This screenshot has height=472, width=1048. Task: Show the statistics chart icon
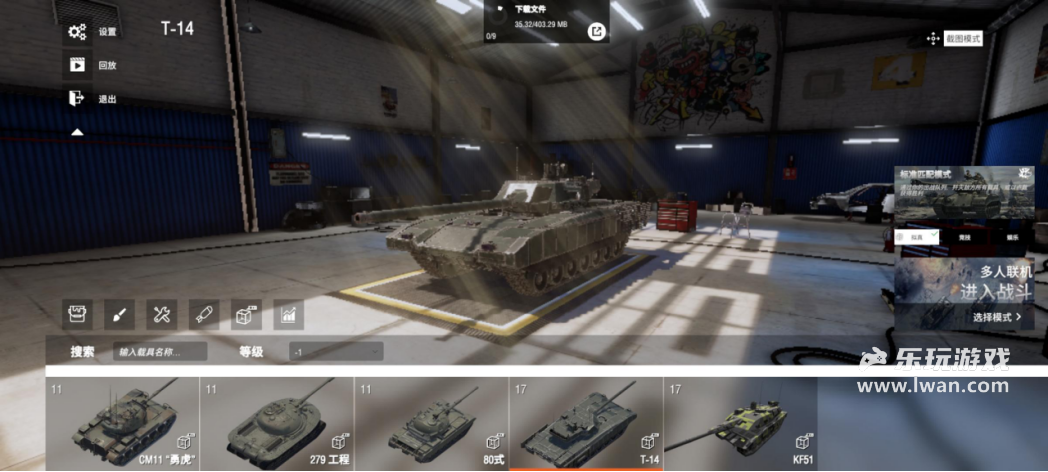point(288,315)
